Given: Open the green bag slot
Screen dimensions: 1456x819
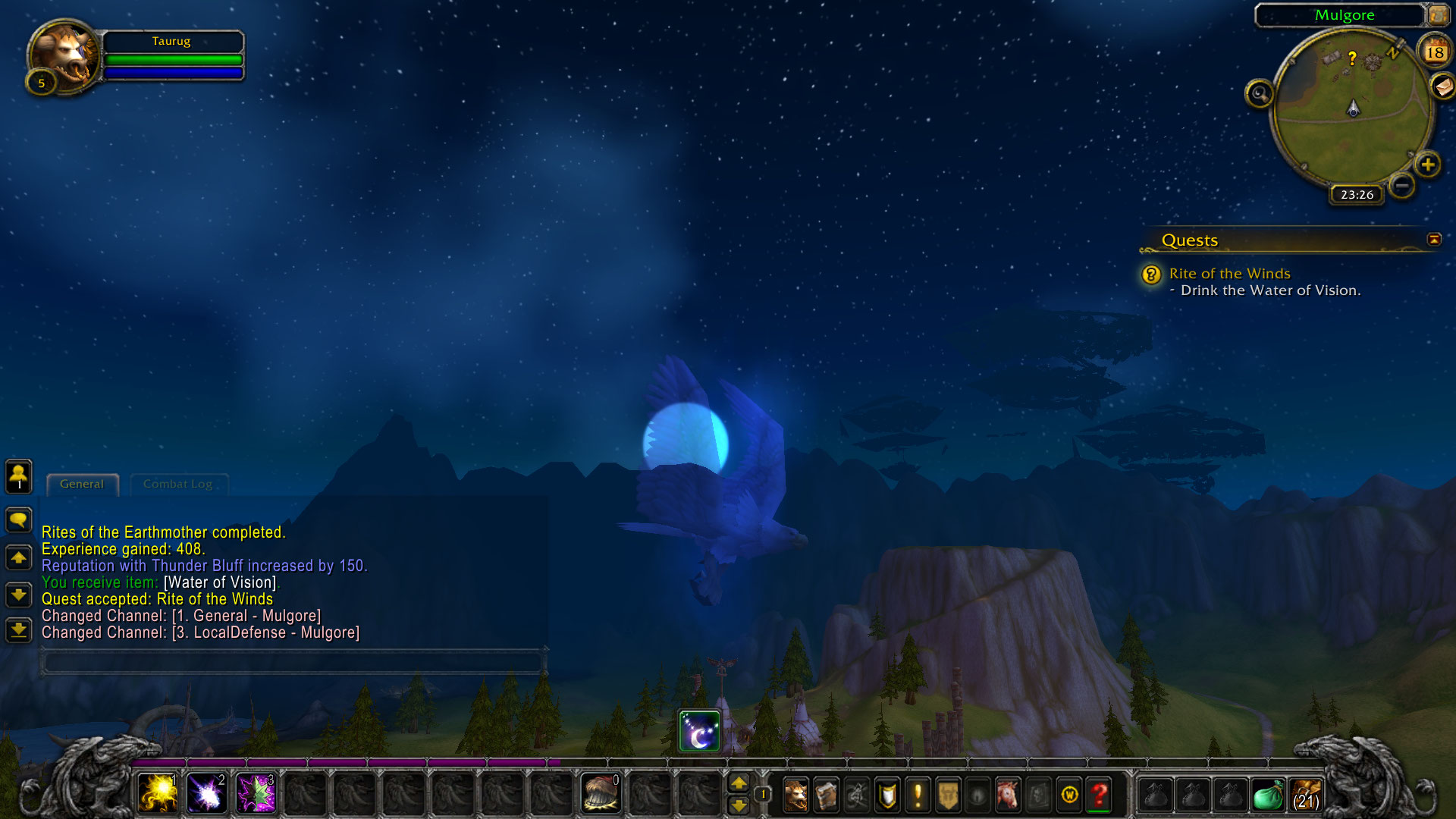Looking at the screenshot, I should click(1268, 796).
